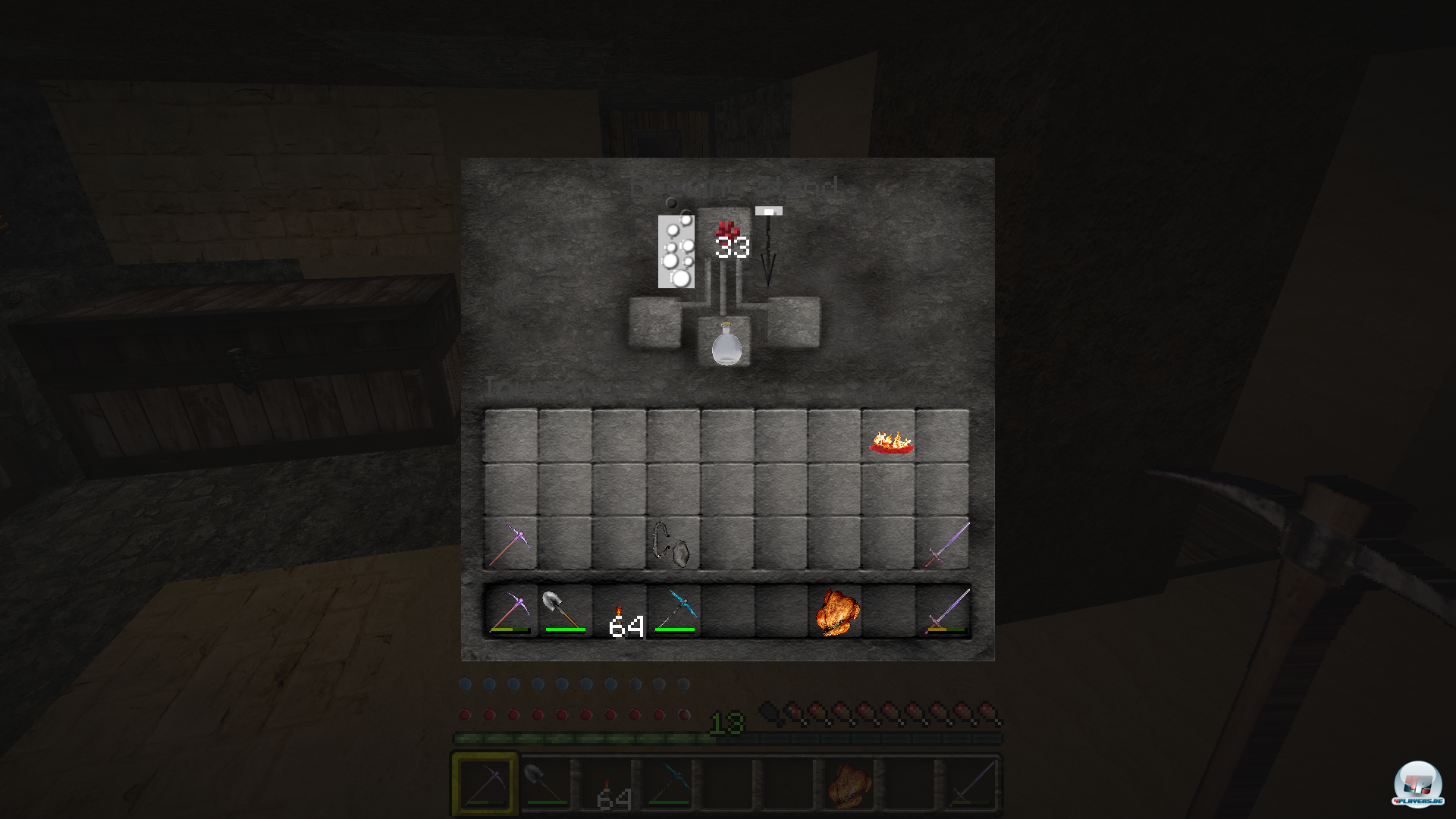The width and height of the screenshot is (1456, 819).
Task: Pick up the glass bottle from the brewing stand
Action: [726, 345]
